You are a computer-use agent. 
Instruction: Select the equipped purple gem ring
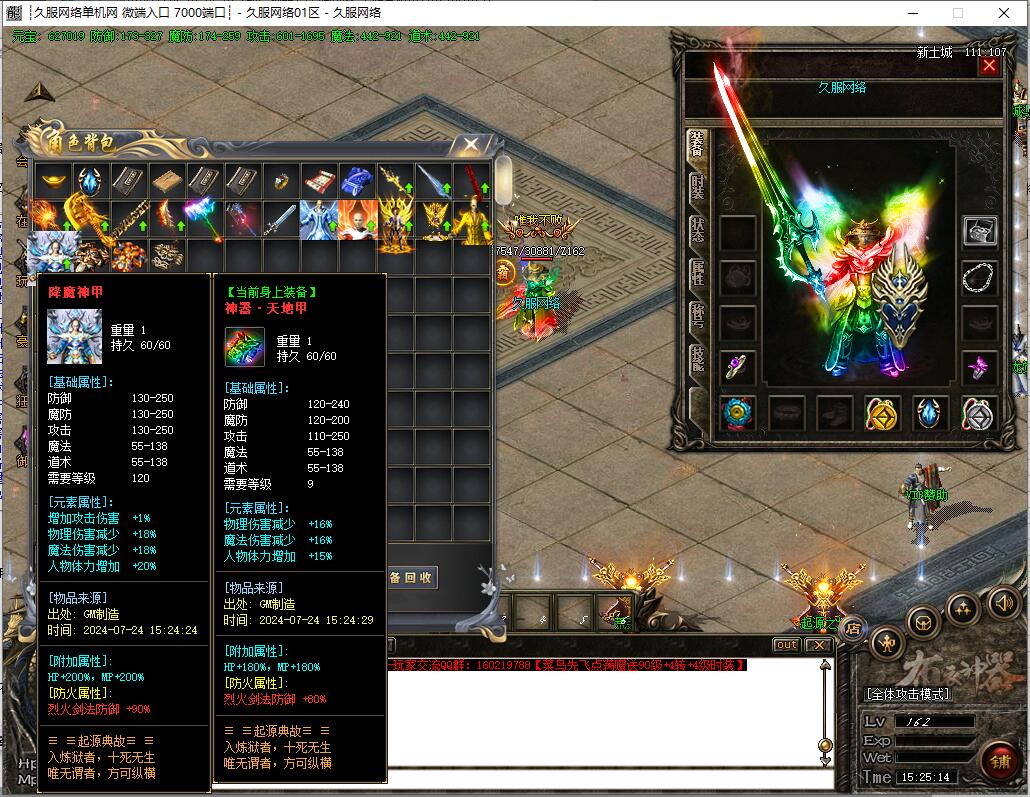pos(738,366)
